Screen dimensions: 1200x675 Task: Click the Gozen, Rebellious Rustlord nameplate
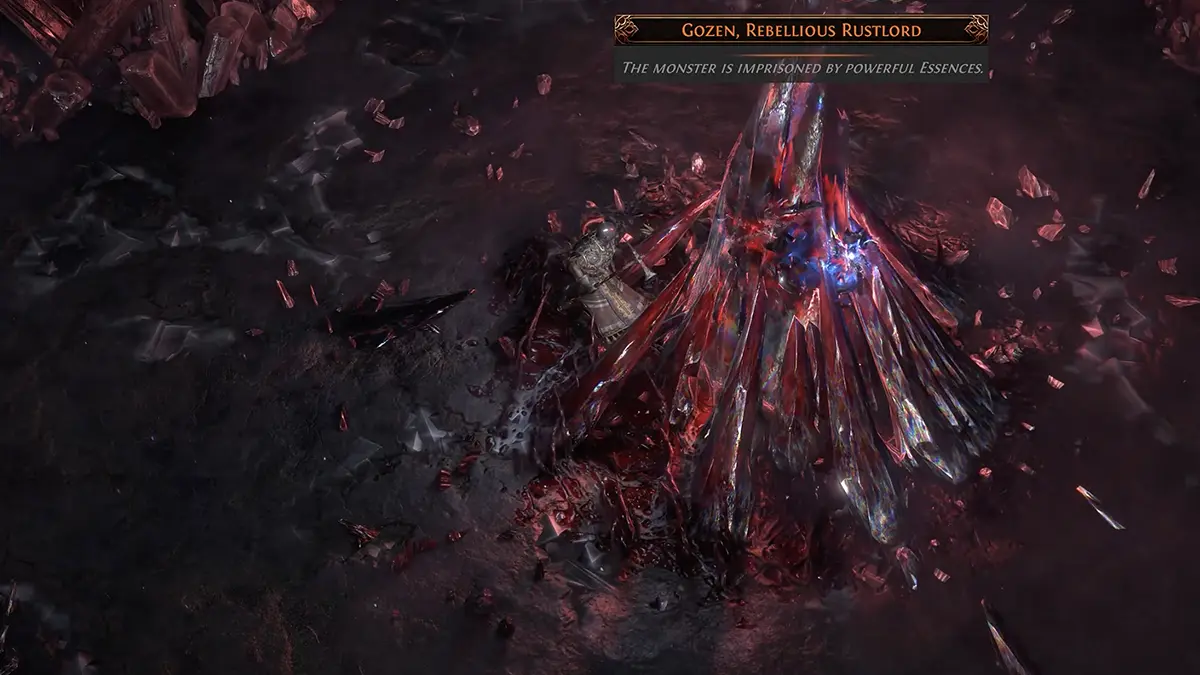(801, 31)
